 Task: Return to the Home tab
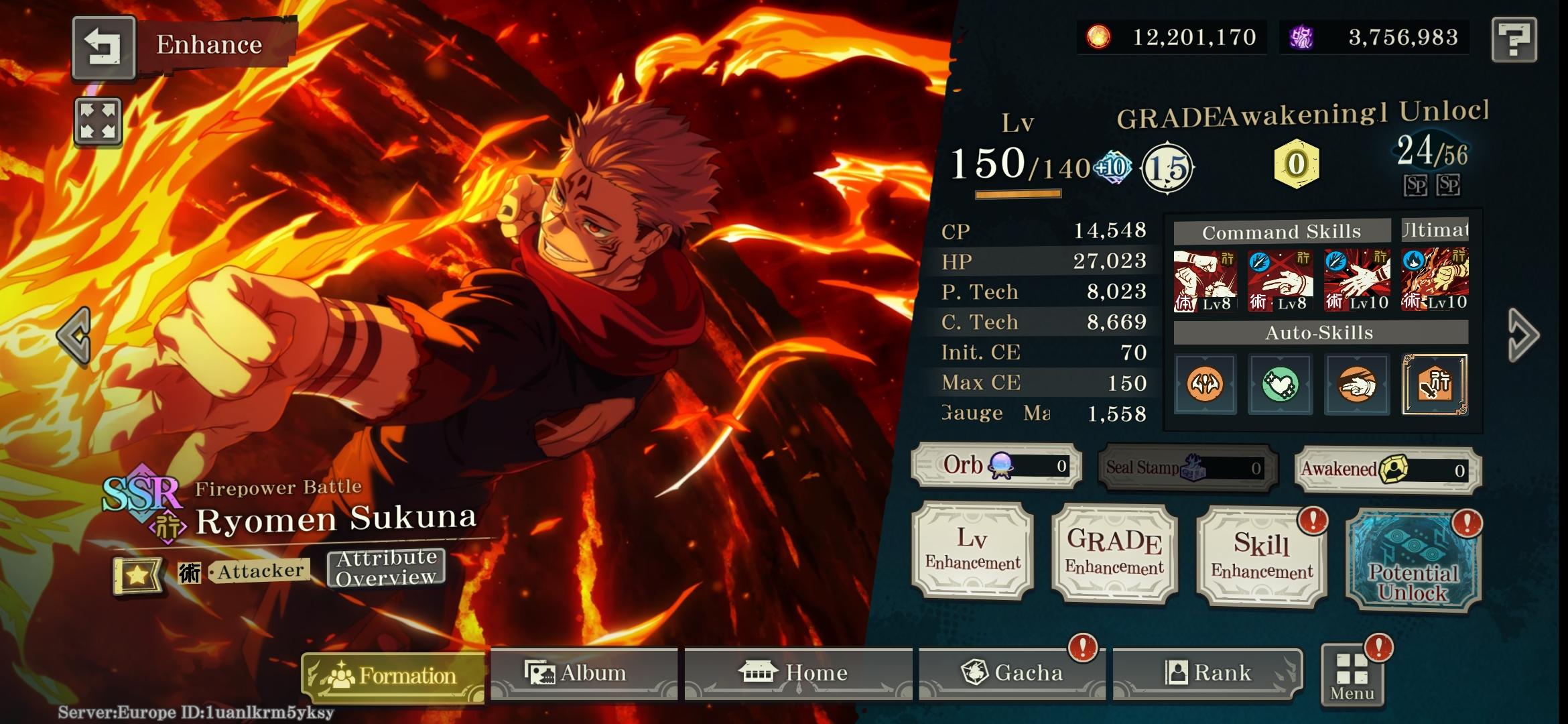(797, 673)
